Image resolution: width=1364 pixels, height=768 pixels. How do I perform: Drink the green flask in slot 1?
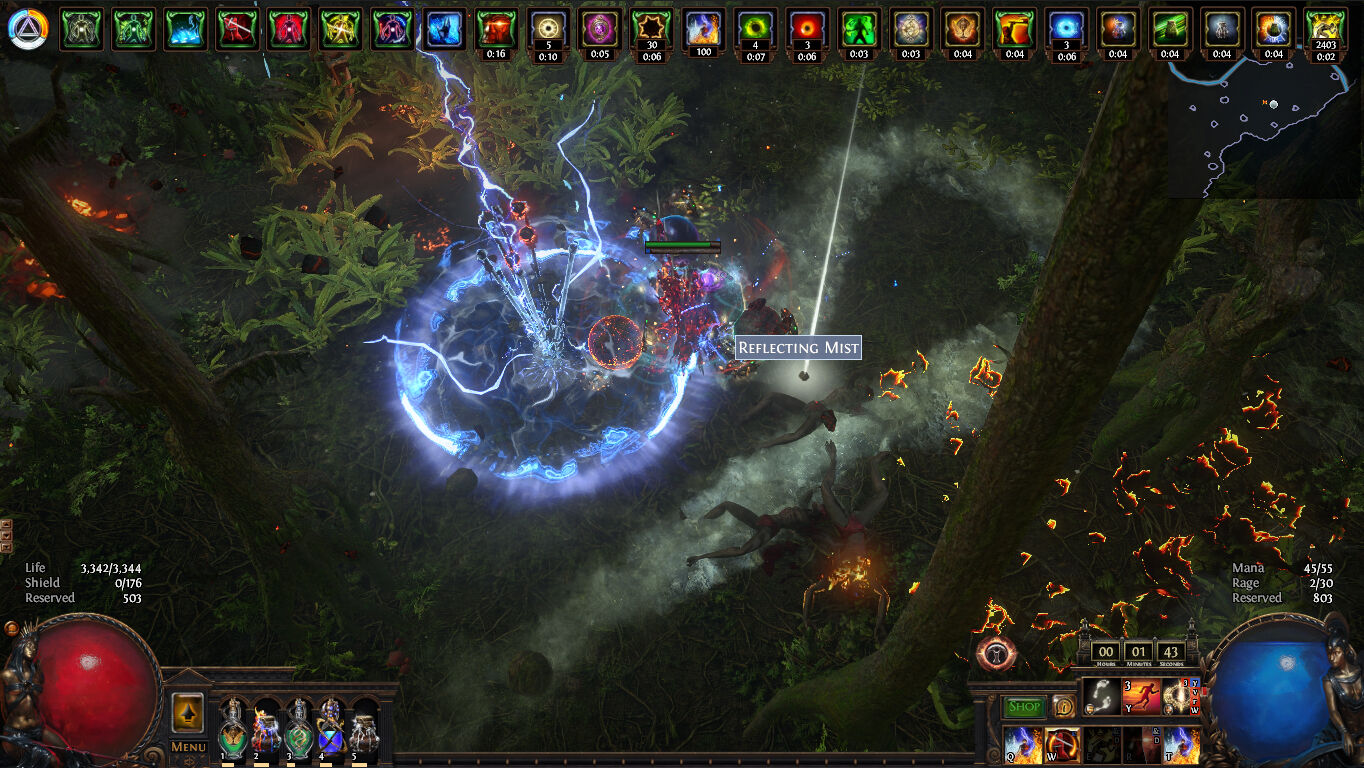[233, 735]
